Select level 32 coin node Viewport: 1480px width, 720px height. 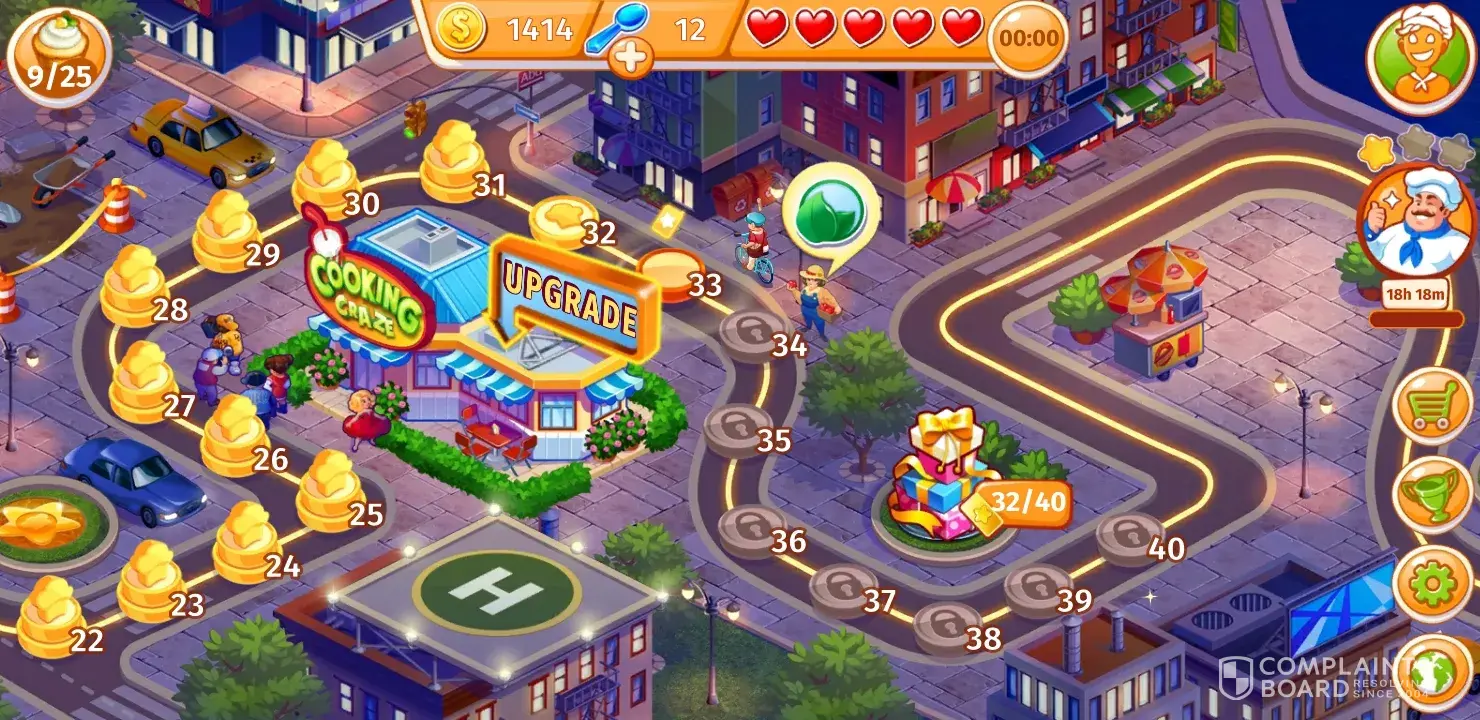tap(562, 222)
